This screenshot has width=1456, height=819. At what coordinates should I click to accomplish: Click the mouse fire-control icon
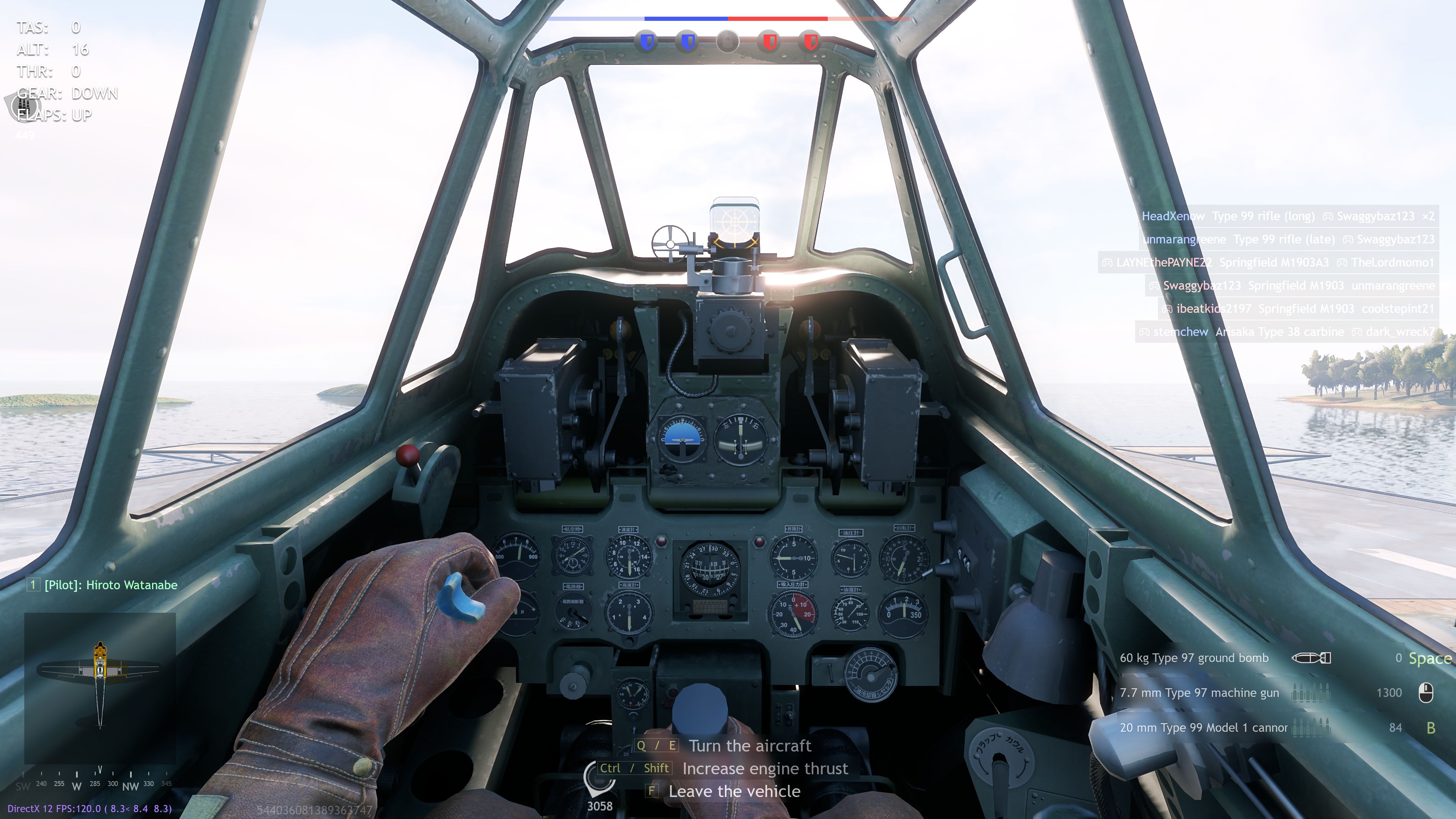[1426, 692]
